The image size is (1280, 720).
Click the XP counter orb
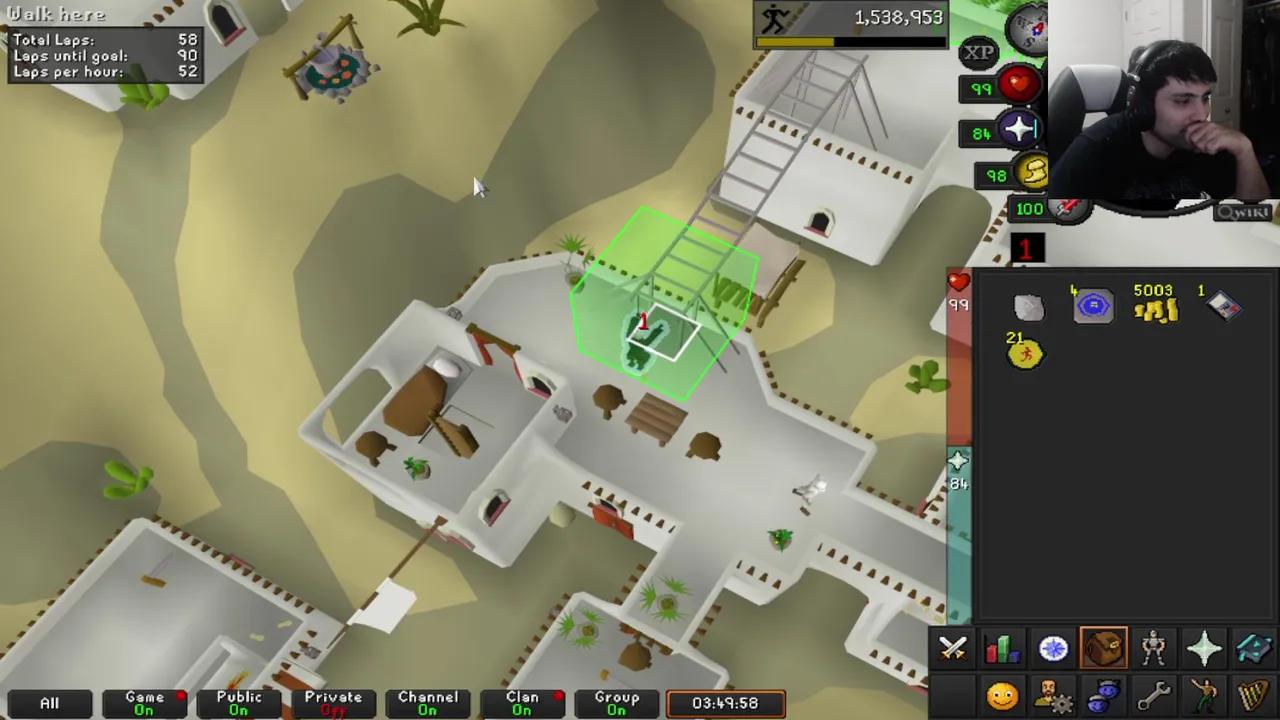978,52
